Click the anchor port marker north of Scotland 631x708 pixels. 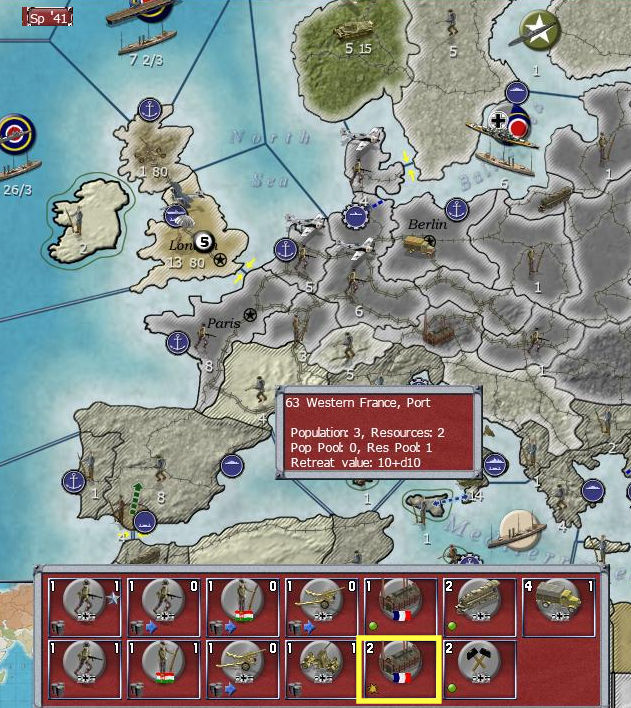click(x=149, y=108)
